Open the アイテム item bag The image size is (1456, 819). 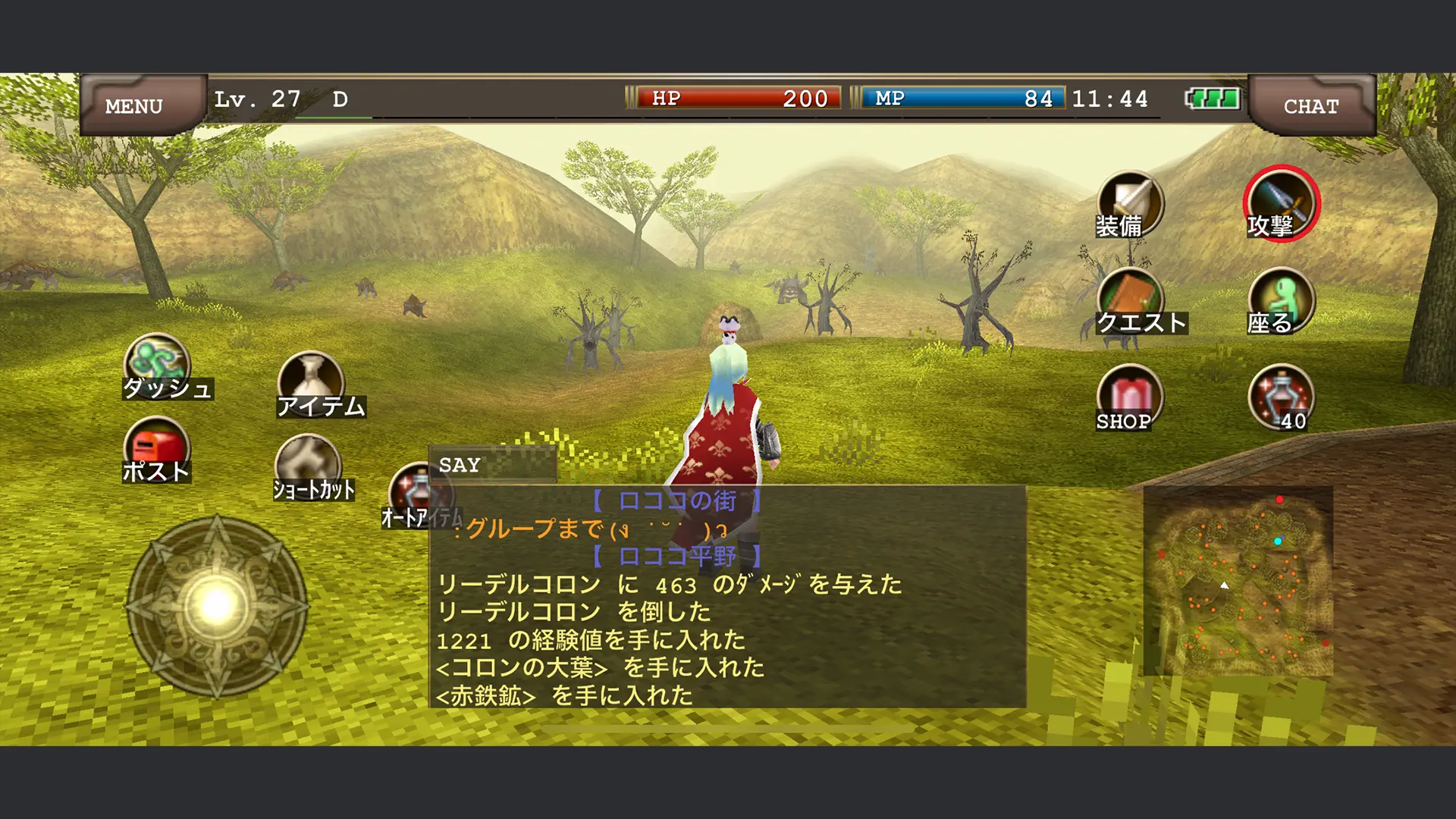click(x=312, y=385)
